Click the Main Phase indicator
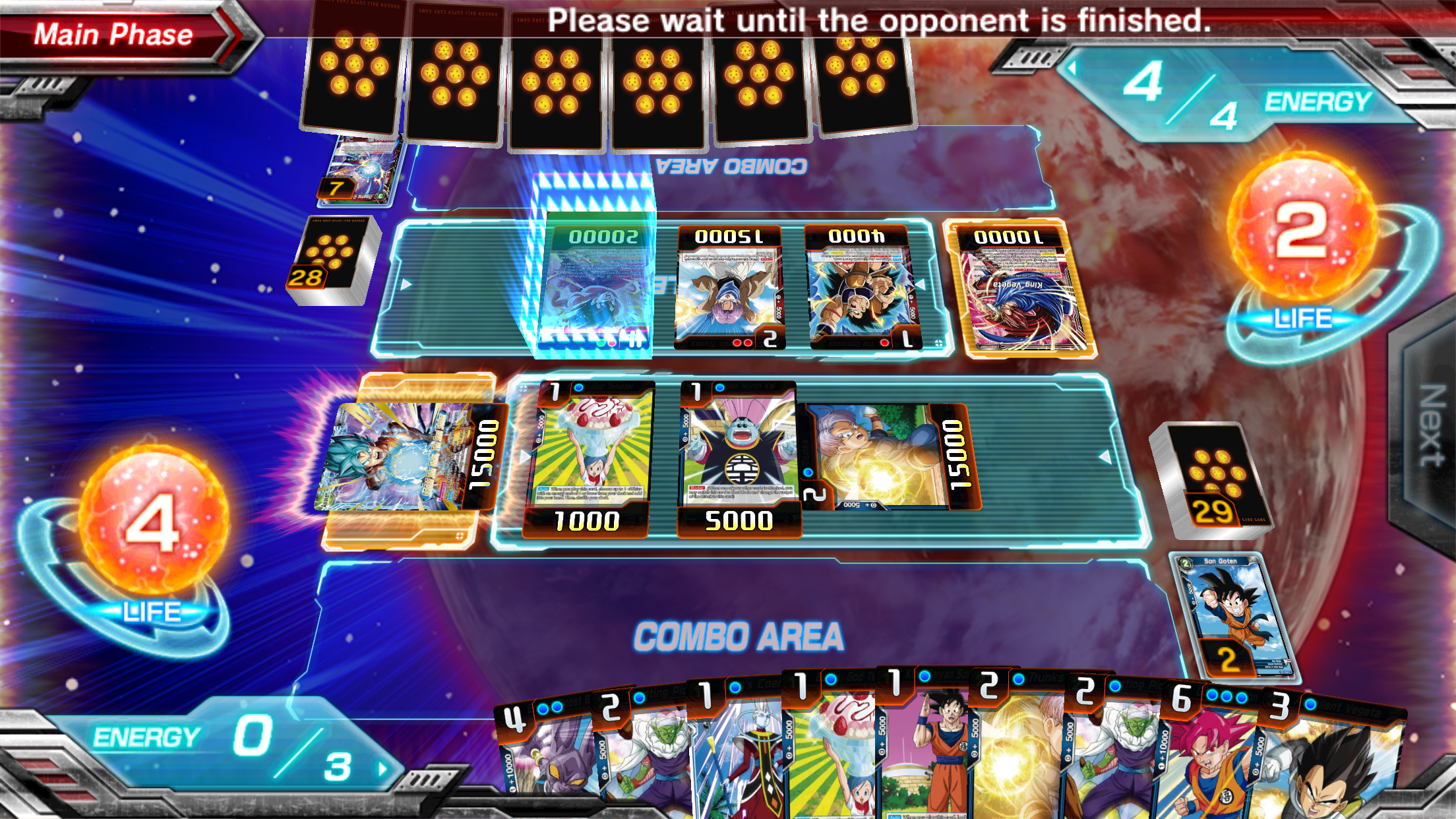1456x819 pixels. point(112,34)
